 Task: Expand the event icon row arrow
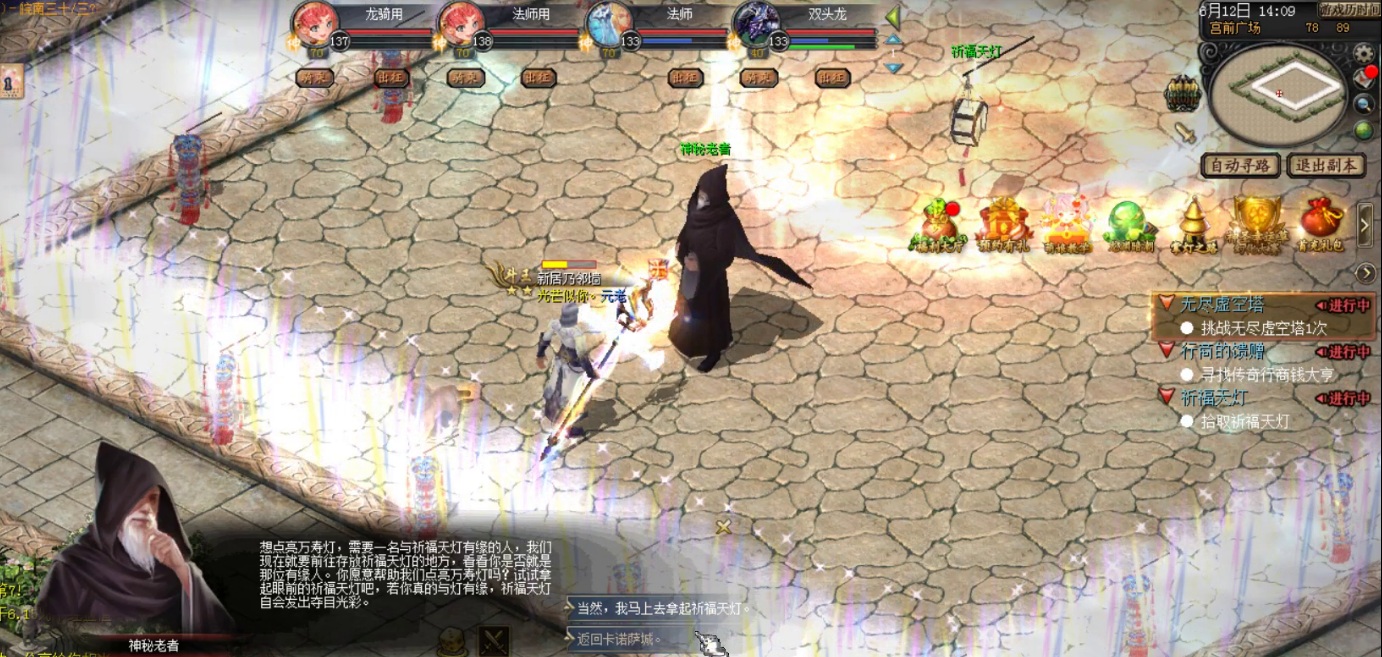(1366, 224)
